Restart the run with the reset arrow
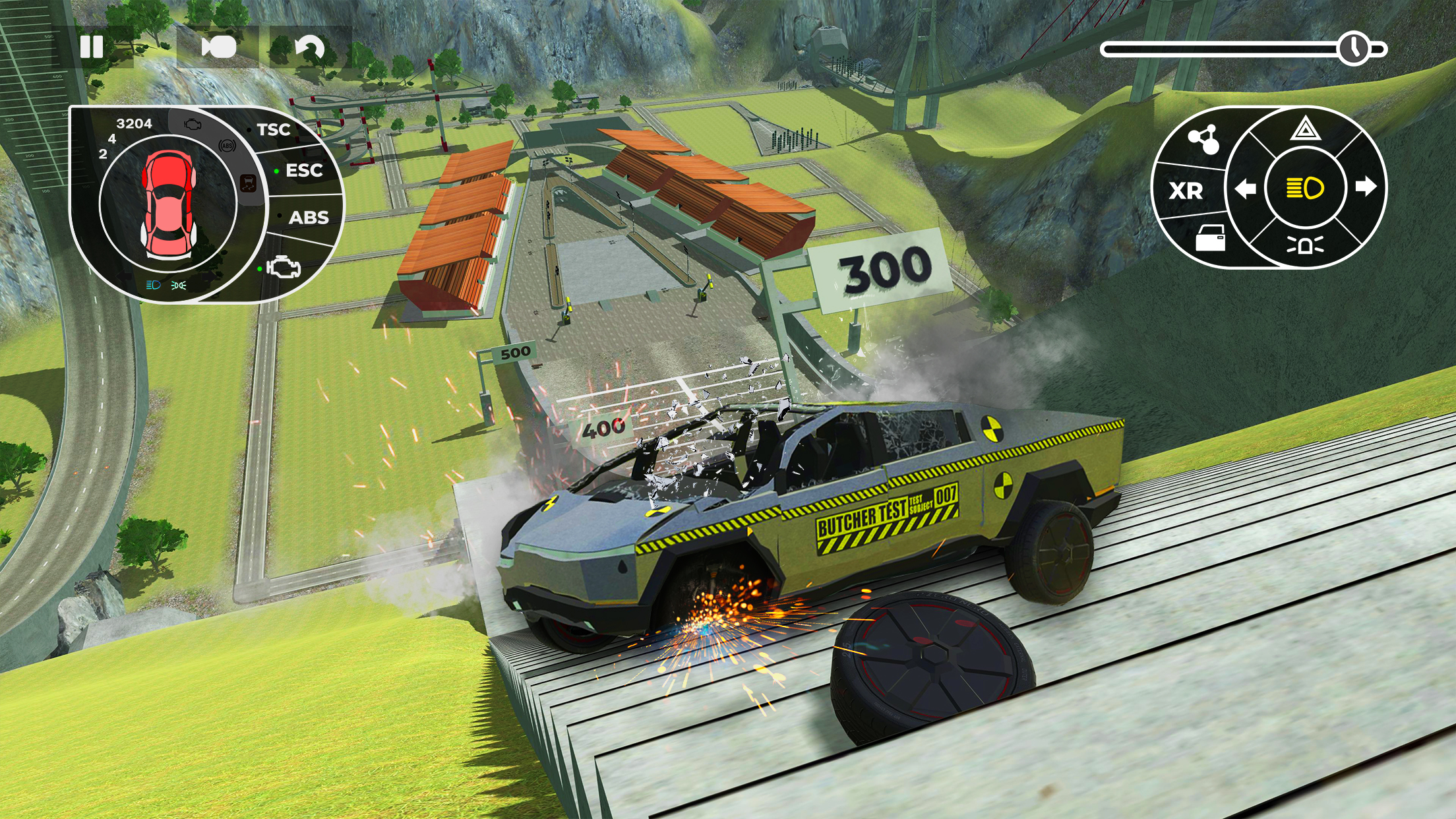 click(x=310, y=46)
